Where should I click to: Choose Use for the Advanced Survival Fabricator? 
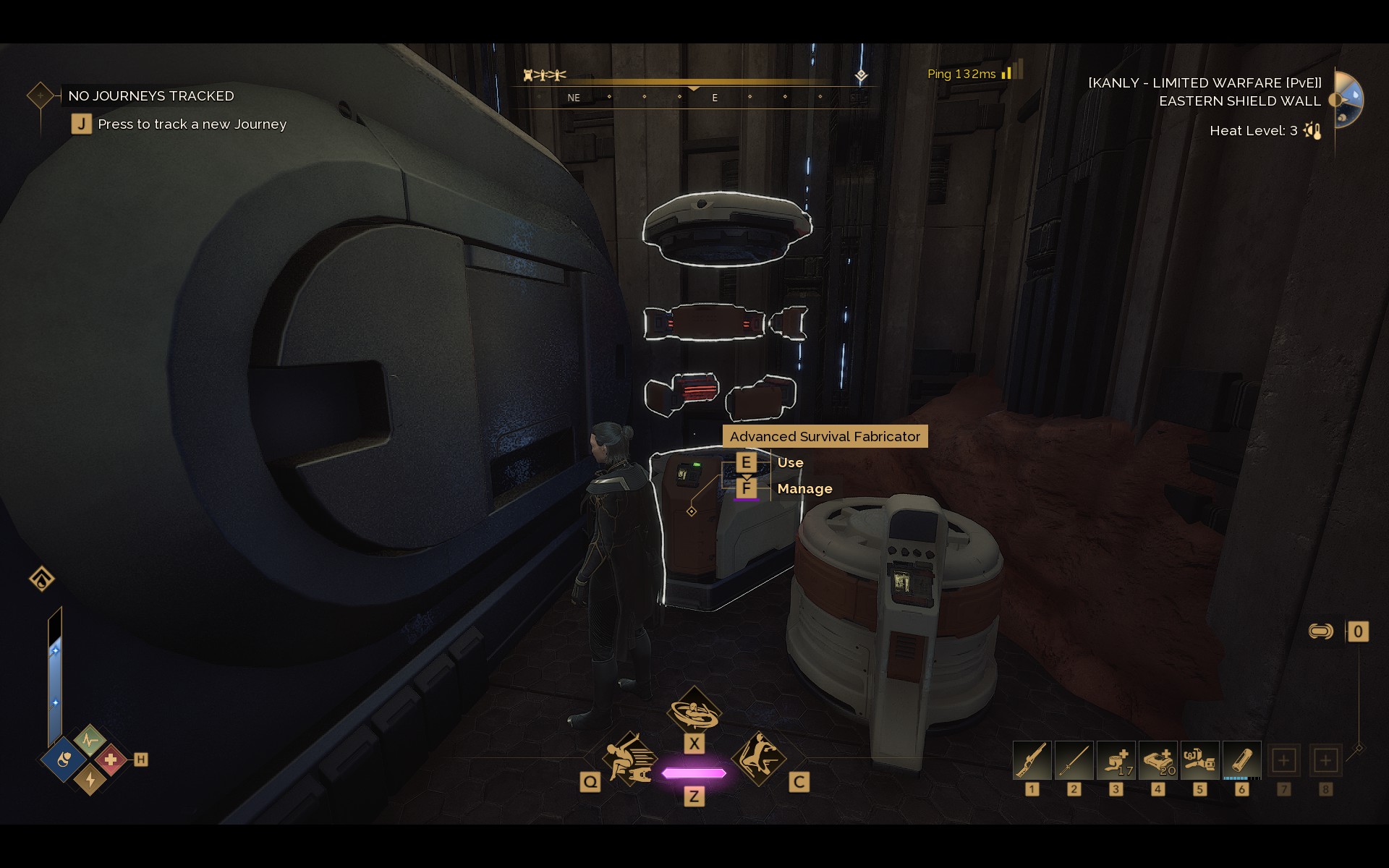(x=789, y=463)
